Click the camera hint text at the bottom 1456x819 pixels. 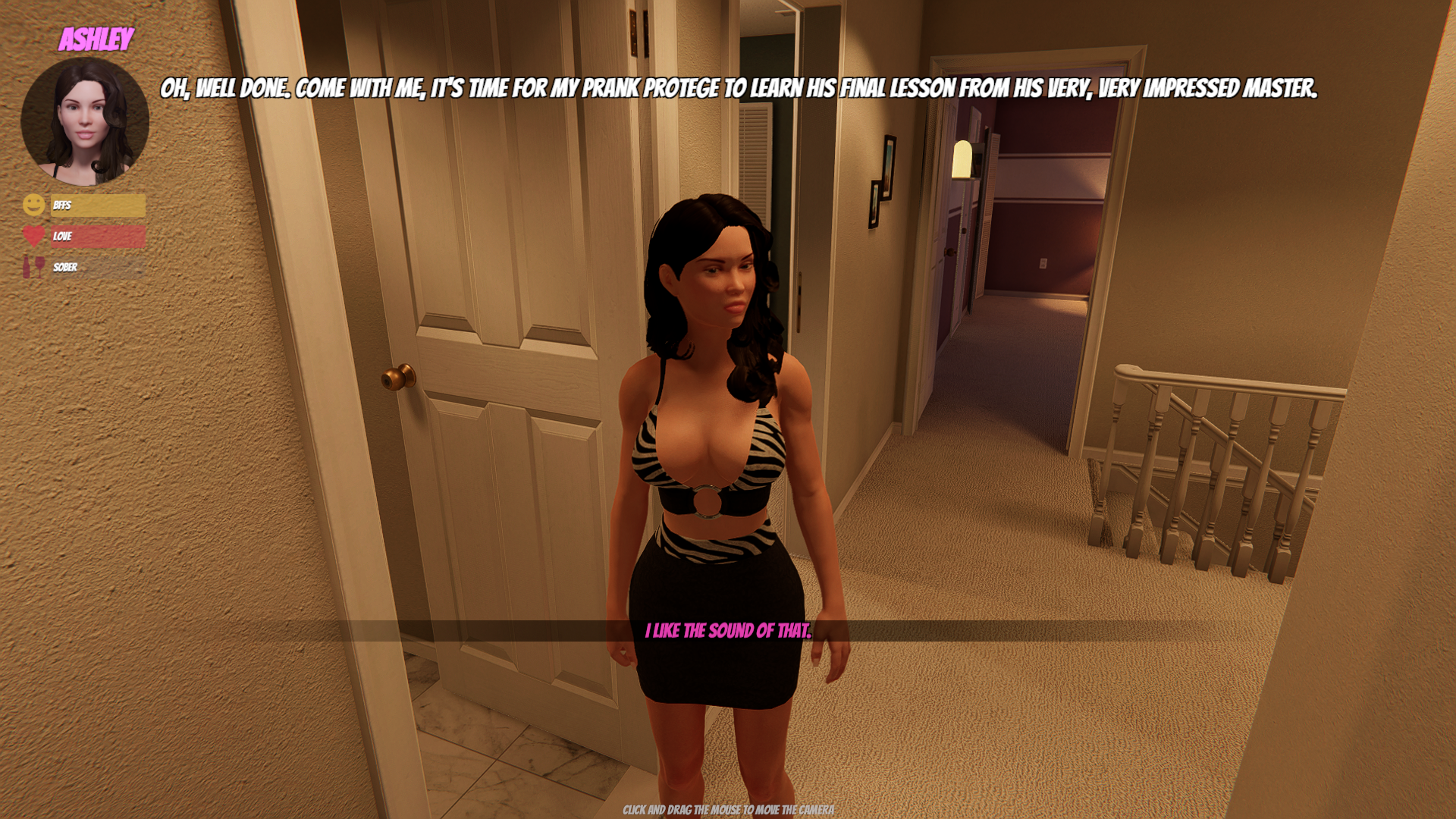coord(727,810)
